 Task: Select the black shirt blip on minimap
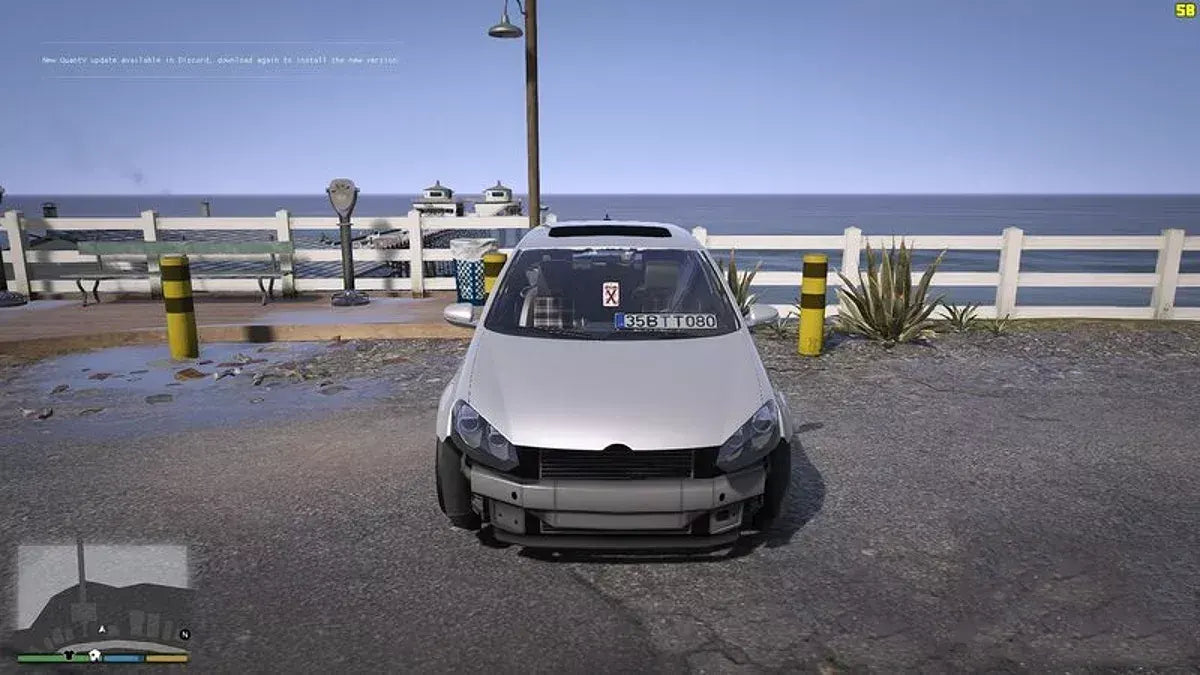67,656
